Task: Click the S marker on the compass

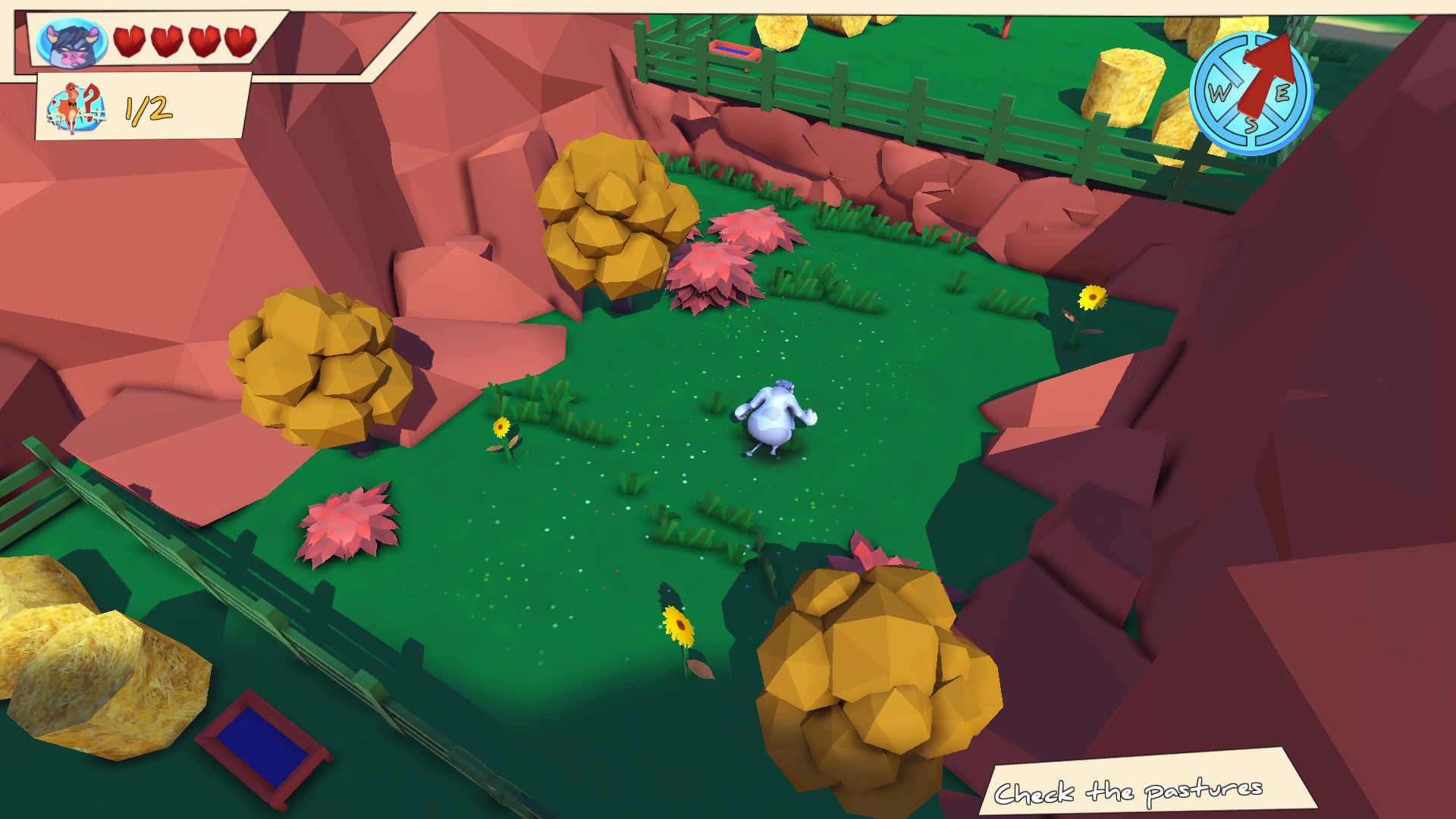Action: pos(1253,127)
